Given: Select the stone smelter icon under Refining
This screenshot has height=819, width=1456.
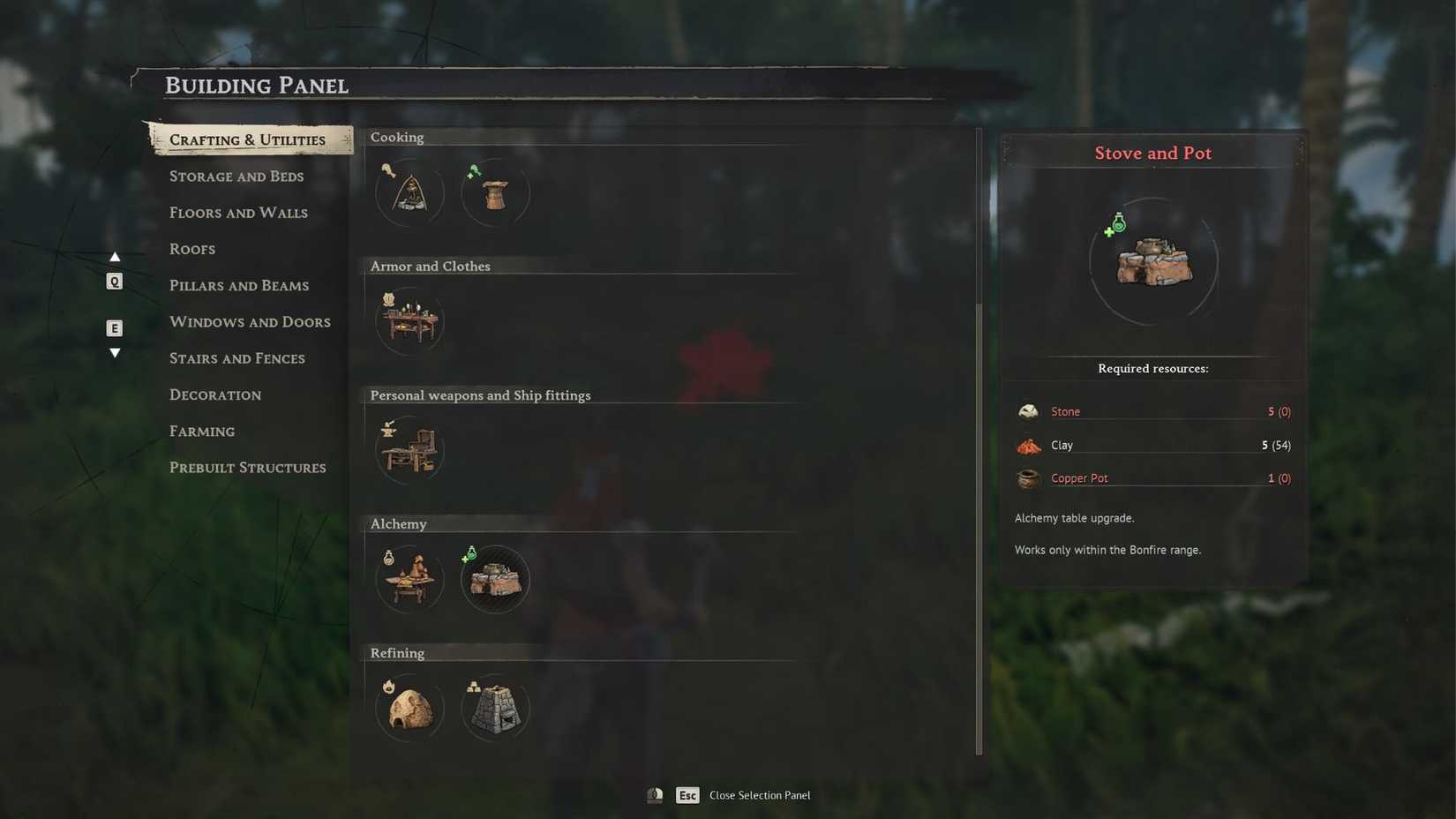Looking at the screenshot, I should tap(495, 707).
